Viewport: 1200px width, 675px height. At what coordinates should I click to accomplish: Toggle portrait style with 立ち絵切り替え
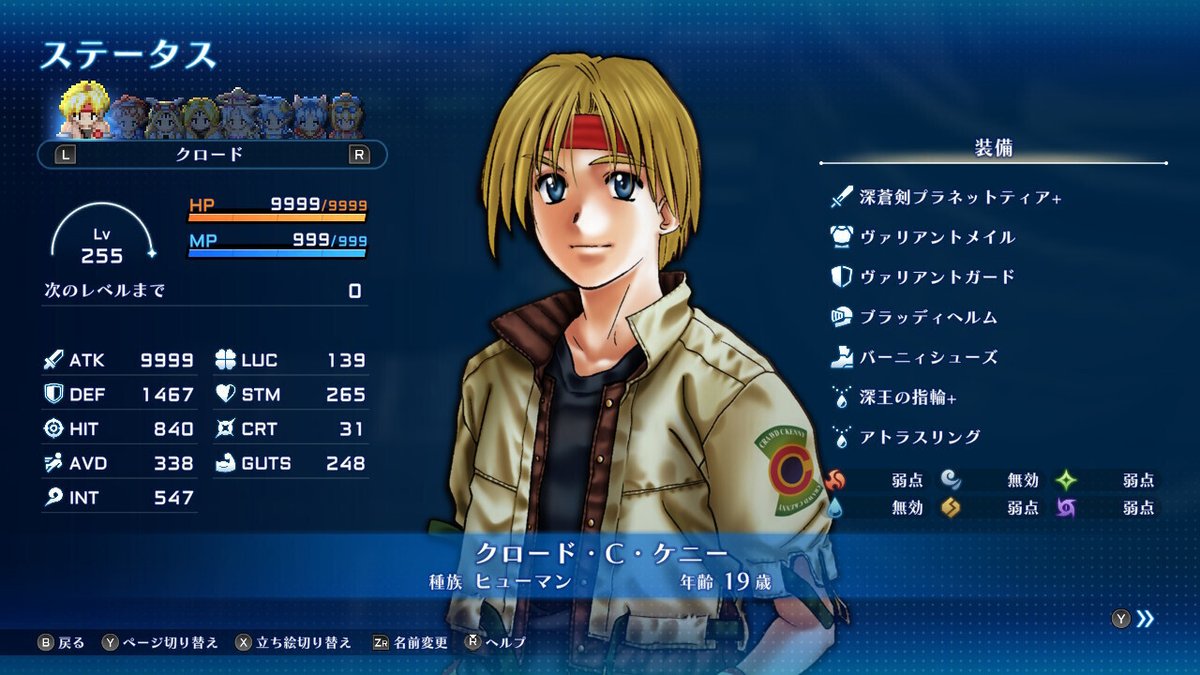coord(294,642)
